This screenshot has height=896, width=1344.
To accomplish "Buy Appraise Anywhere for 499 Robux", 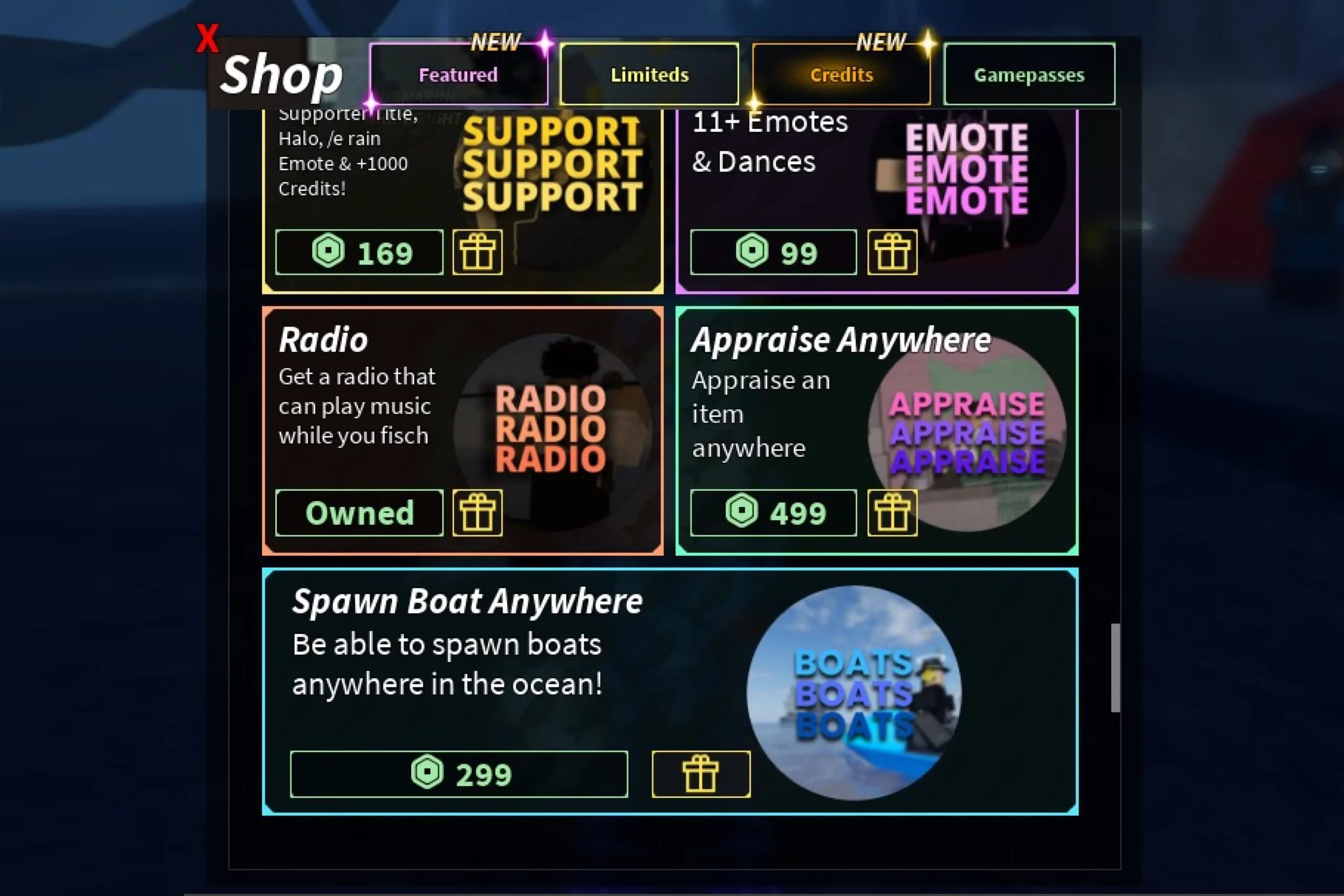I will click(x=774, y=513).
